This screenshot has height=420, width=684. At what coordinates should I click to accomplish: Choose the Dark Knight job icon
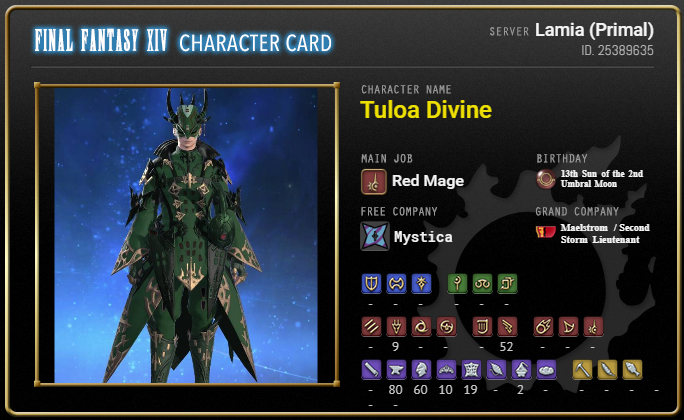tap(420, 283)
